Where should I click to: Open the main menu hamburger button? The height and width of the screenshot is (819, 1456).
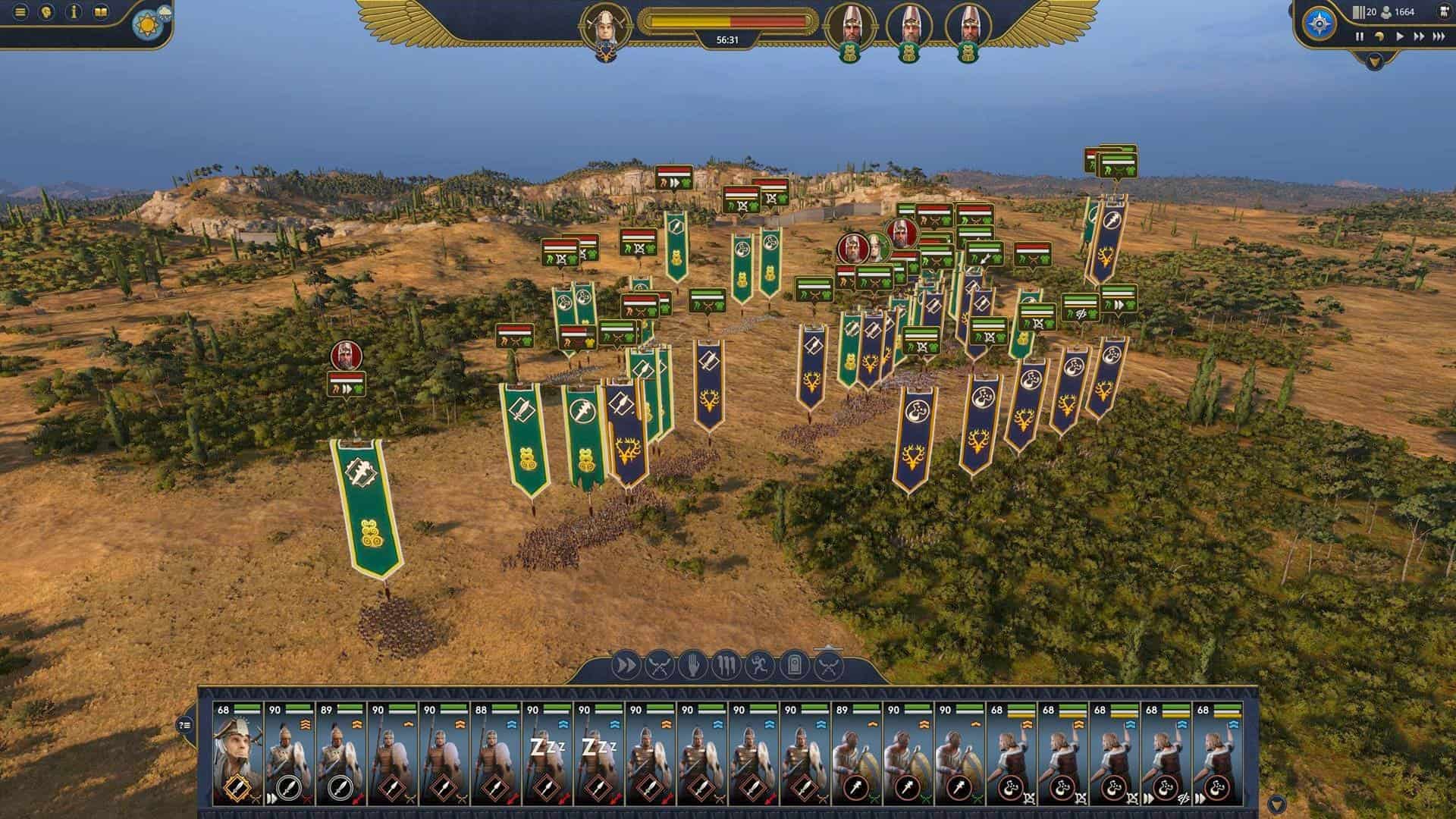click(x=20, y=12)
